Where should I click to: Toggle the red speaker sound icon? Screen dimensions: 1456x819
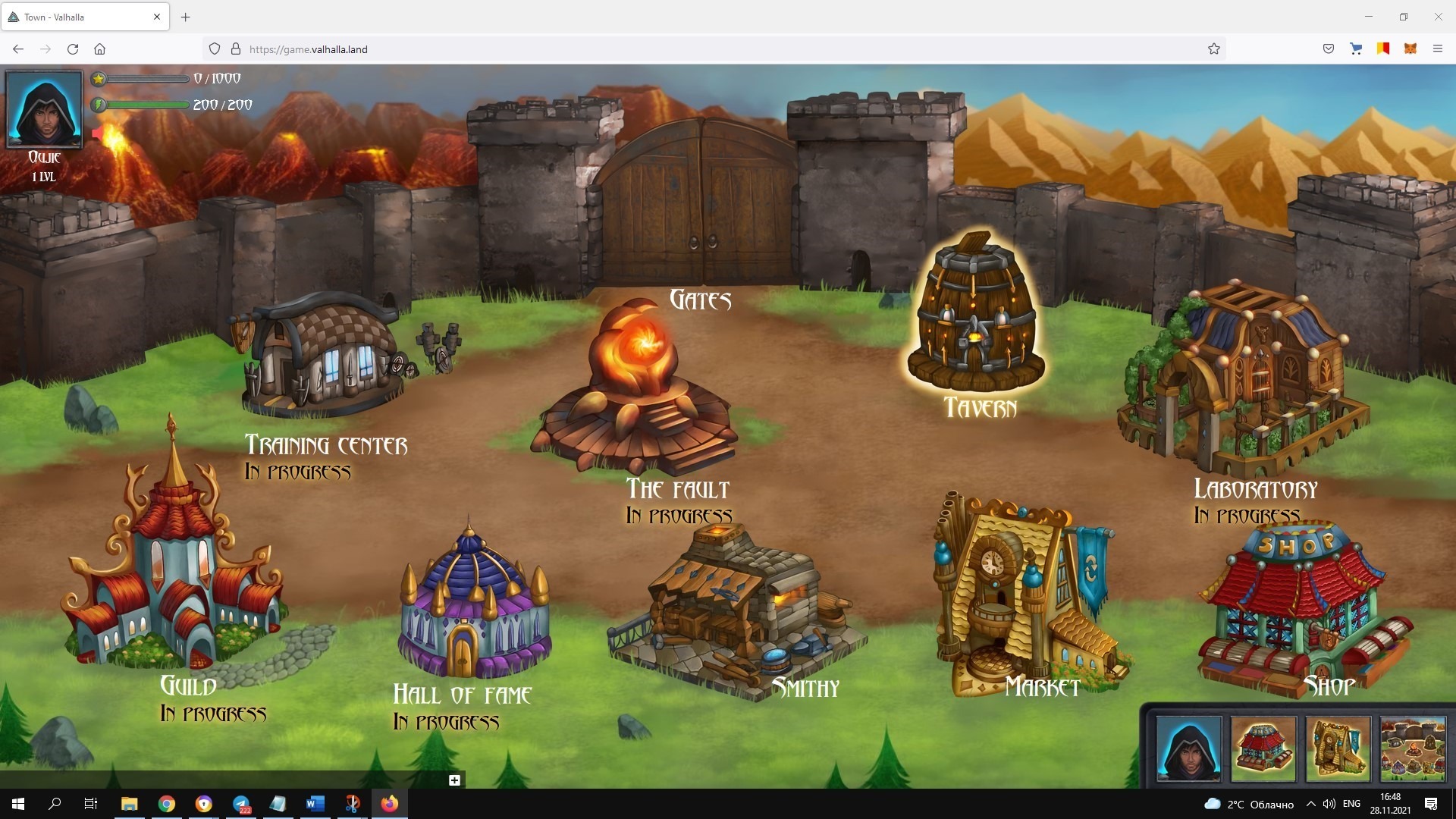click(98, 134)
